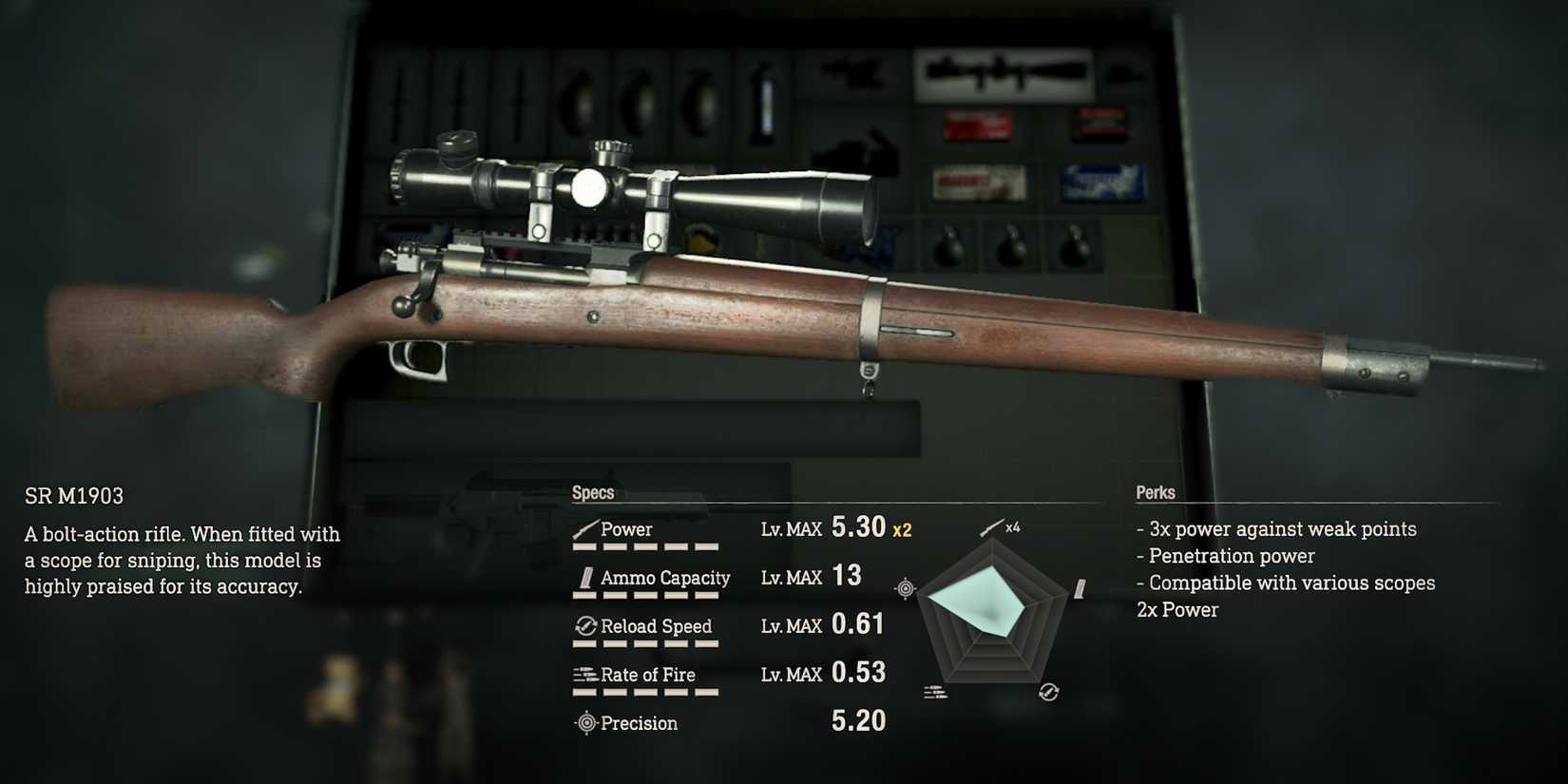Click the '3x power against weak points' perk
The height and width of the screenshot is (784, 1568).
click(x=1275, y=528)
